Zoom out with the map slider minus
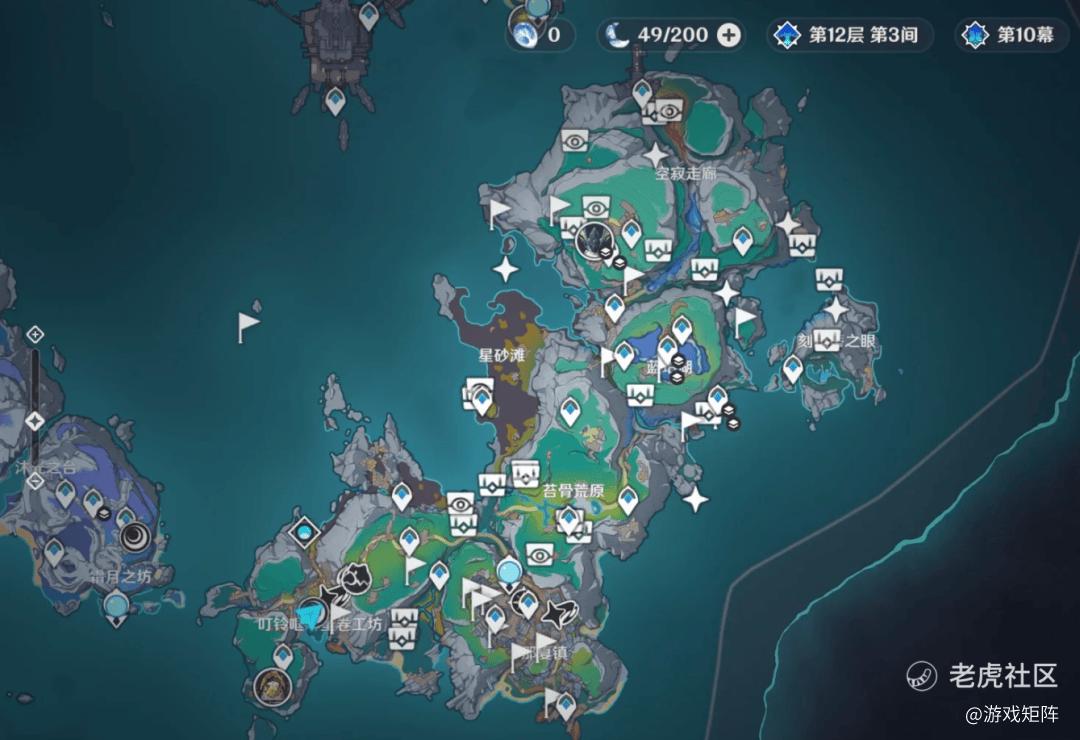Screen dimensions: 1080x740 coord(35,481)
